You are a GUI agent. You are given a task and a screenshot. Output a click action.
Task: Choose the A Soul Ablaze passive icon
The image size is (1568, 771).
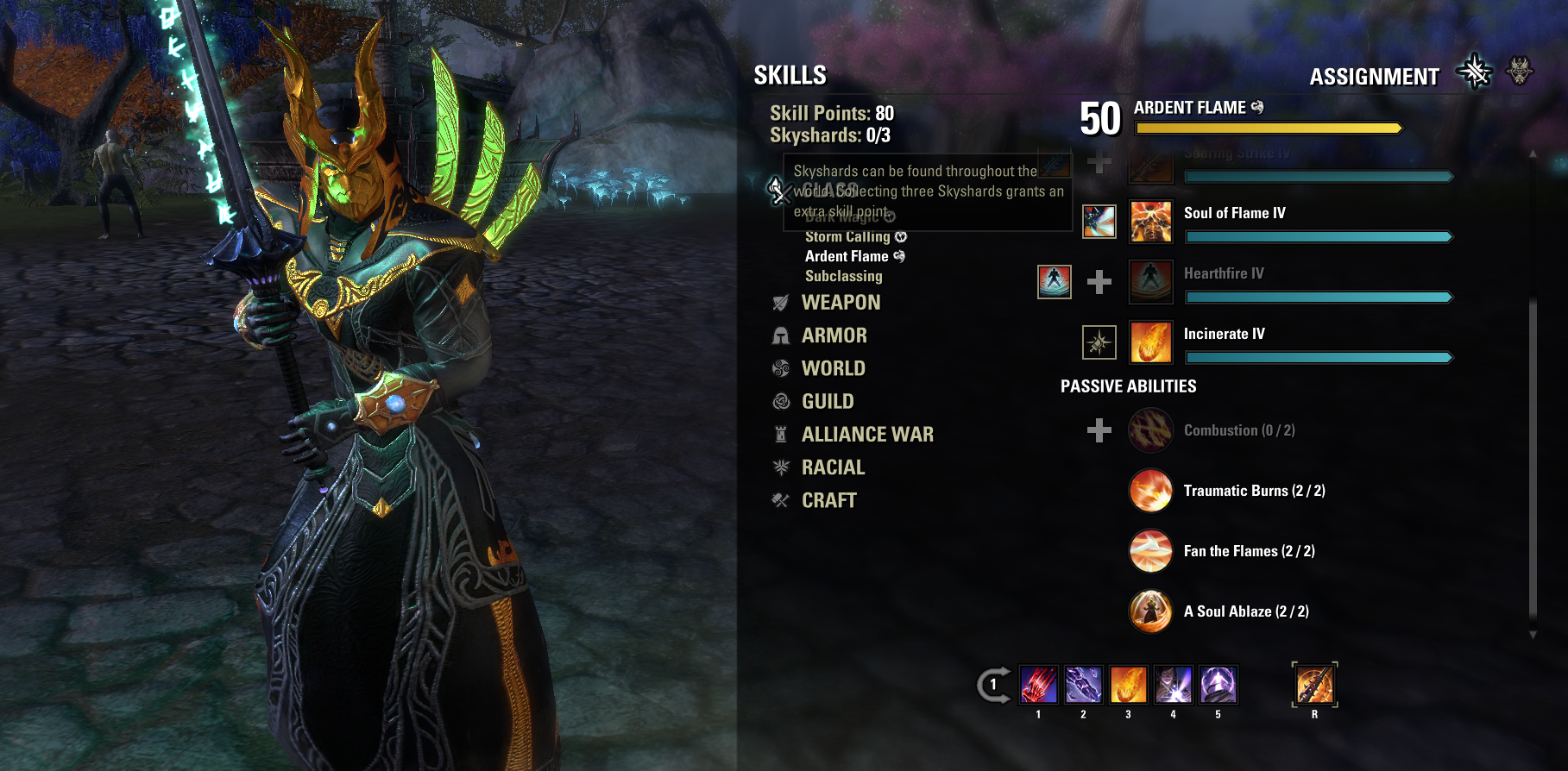point(1151,611)
